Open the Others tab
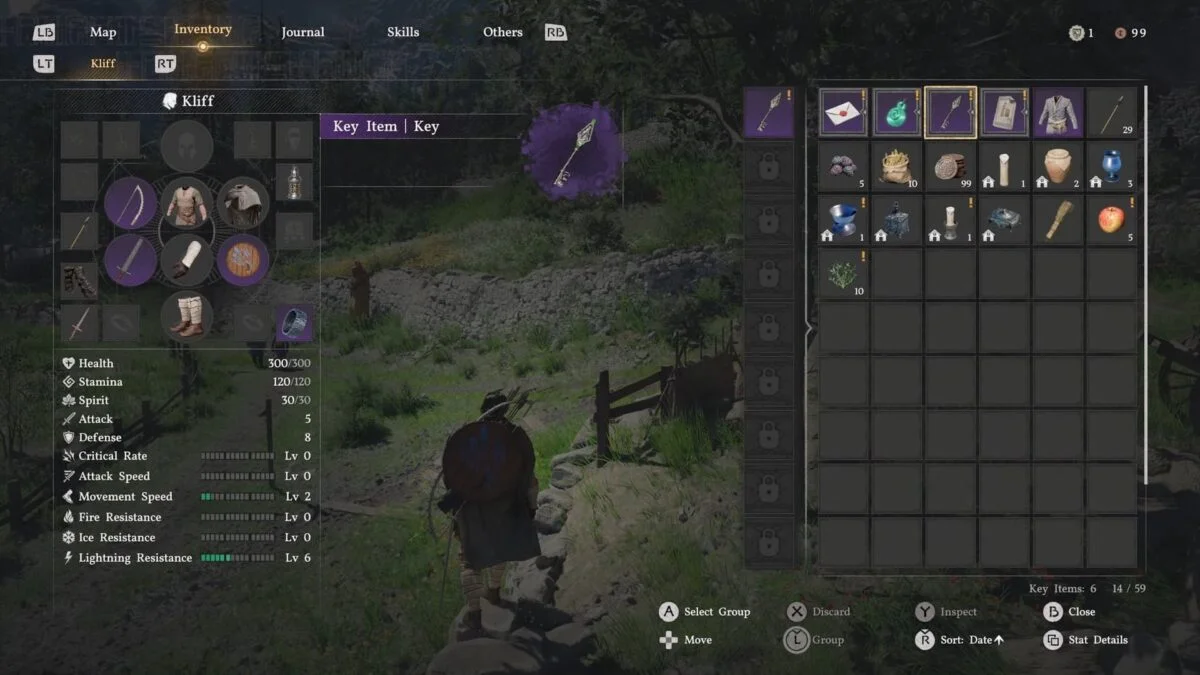Image resolution: width=1200 pixels, height=675 pixels. pyautogui.click(x=502, y=32)
